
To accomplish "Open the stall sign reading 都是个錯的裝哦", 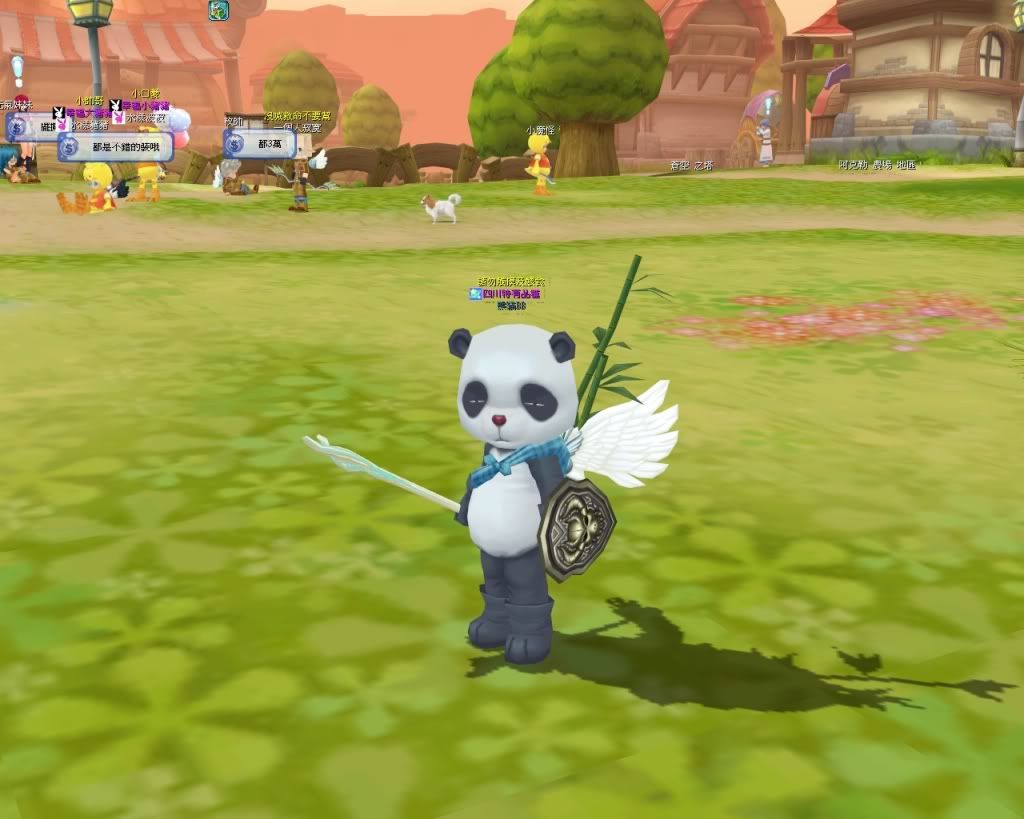I will click(x=116, y=147).
